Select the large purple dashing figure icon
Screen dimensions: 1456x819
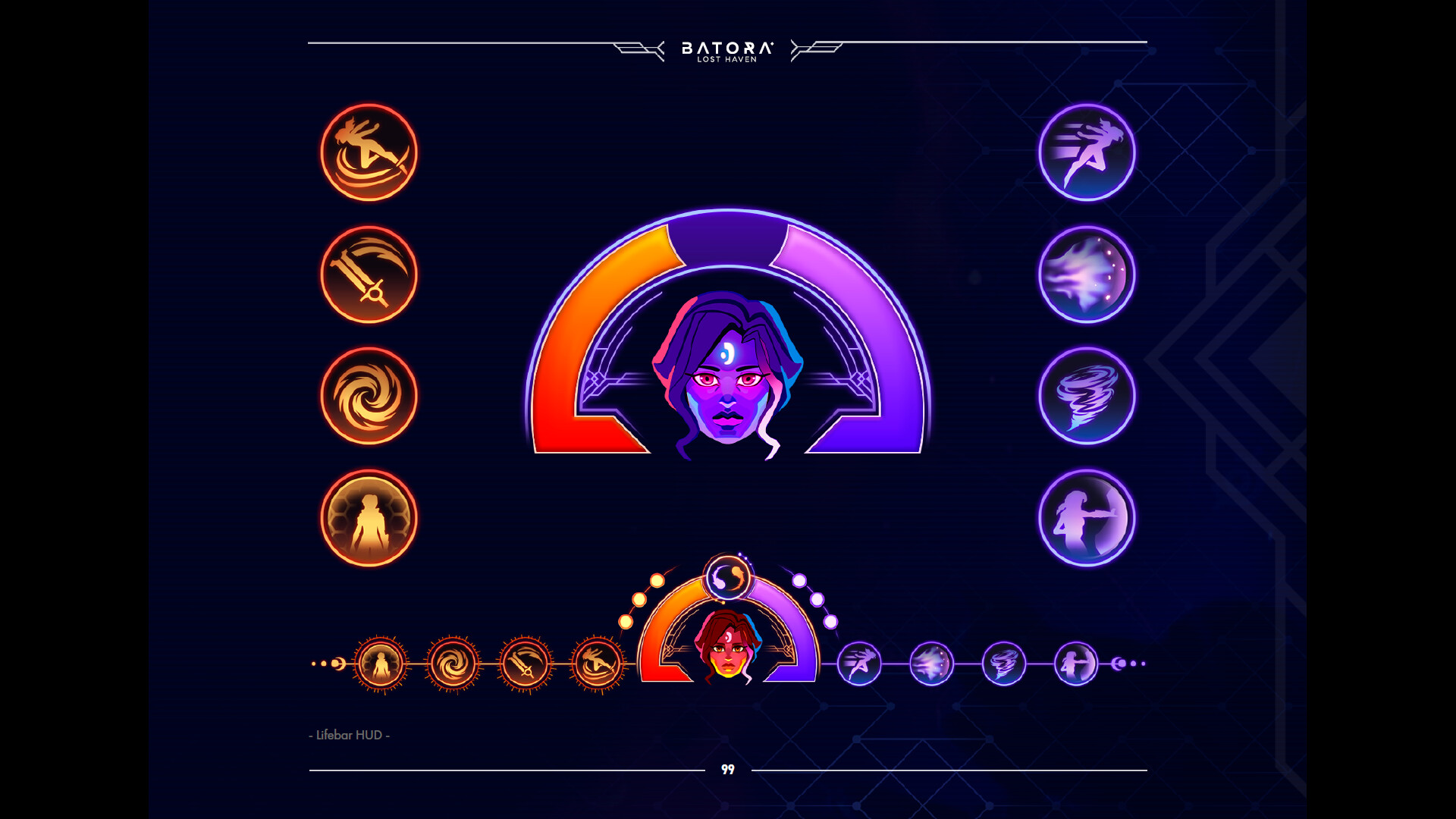(x=1087, y=152)
